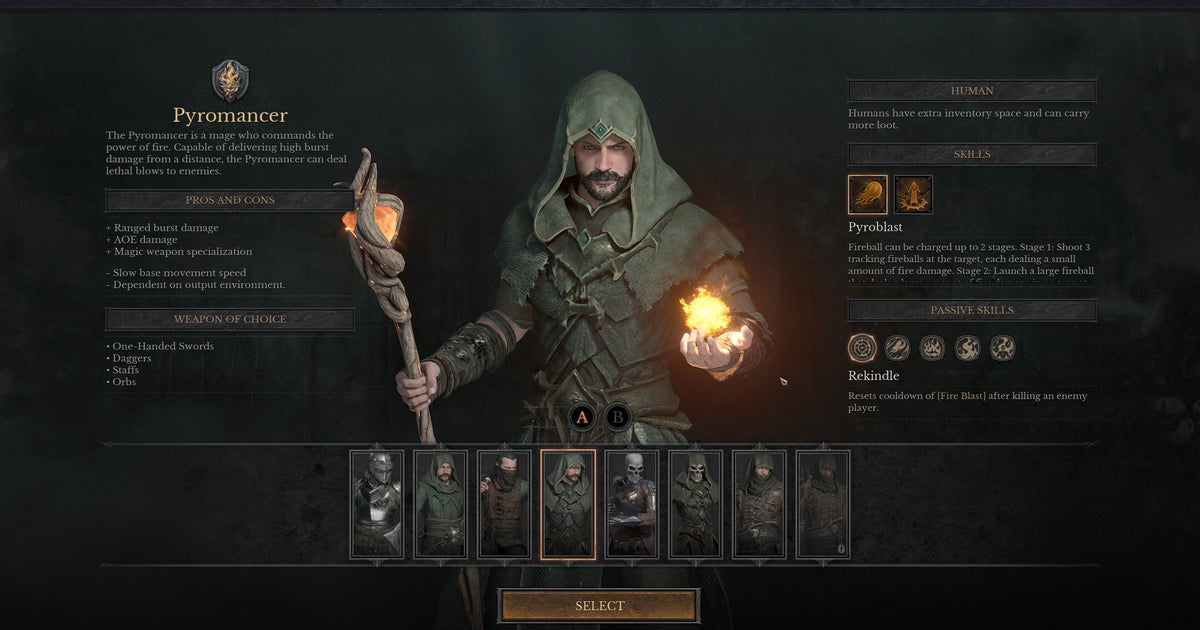
Task: Show the Pyroblast fireball skill
Action: click(867, 195)
